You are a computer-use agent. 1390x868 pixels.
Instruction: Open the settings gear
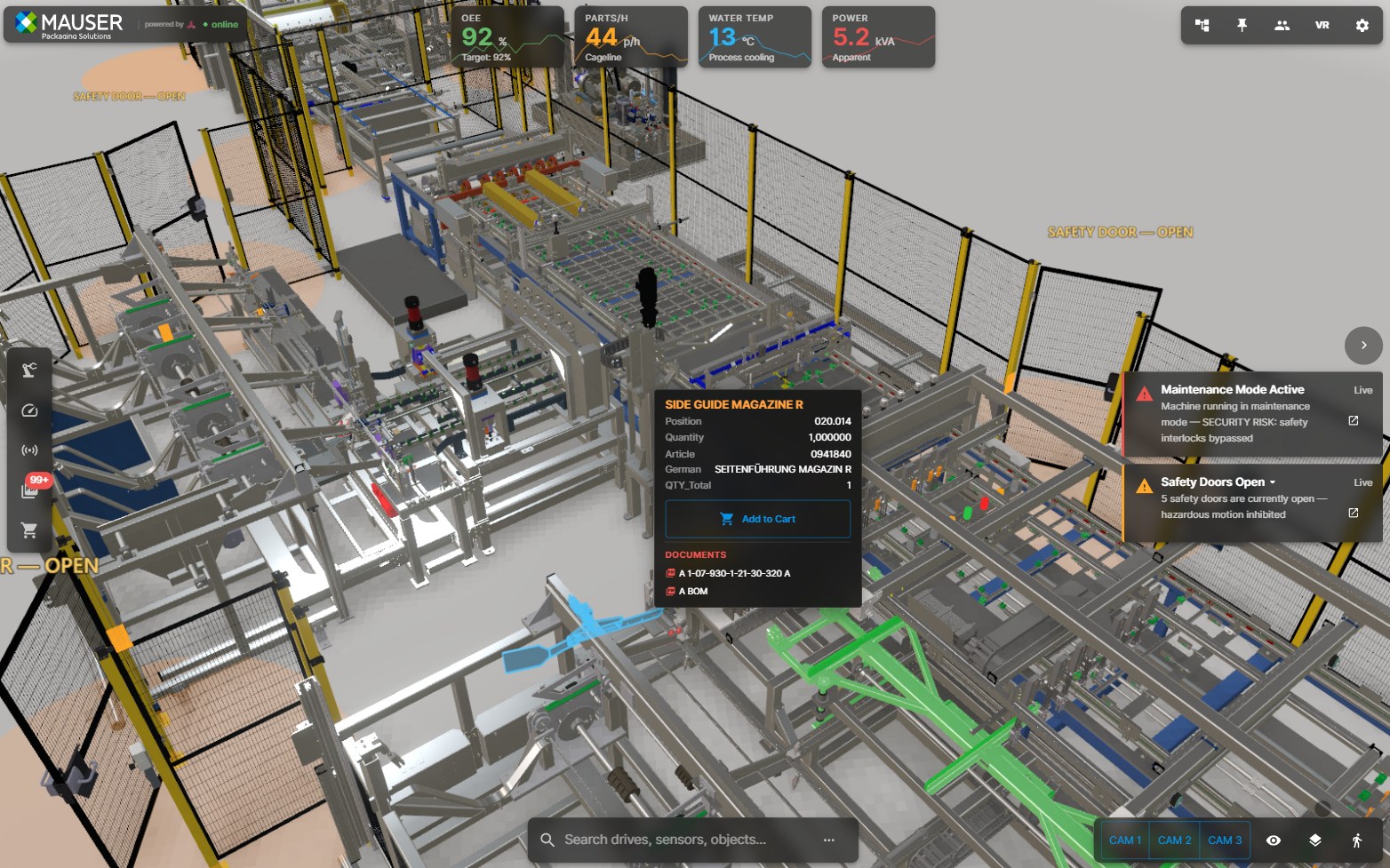click(1362, 26)
